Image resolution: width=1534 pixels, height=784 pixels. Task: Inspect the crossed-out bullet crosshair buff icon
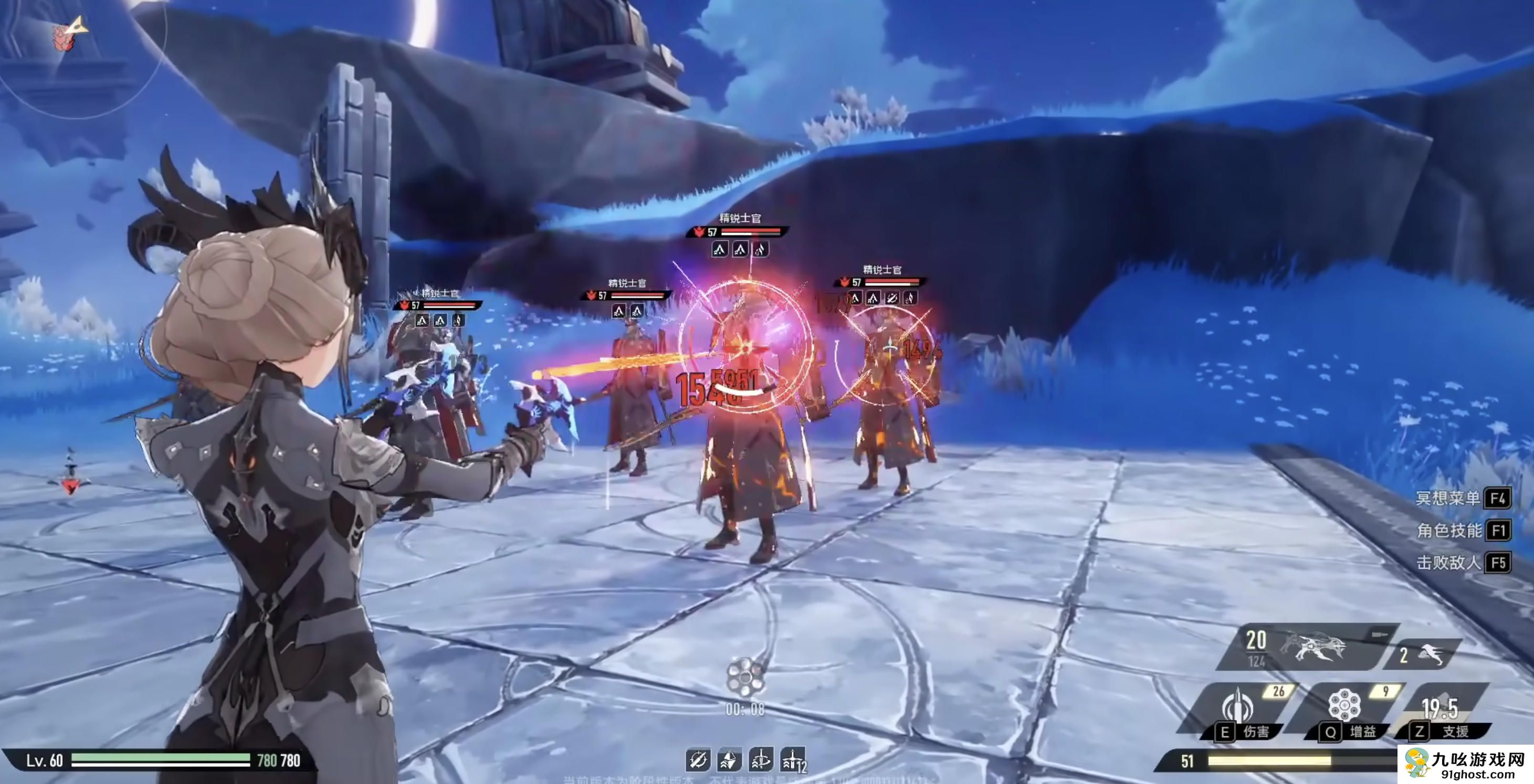click(x=698, y=760)
